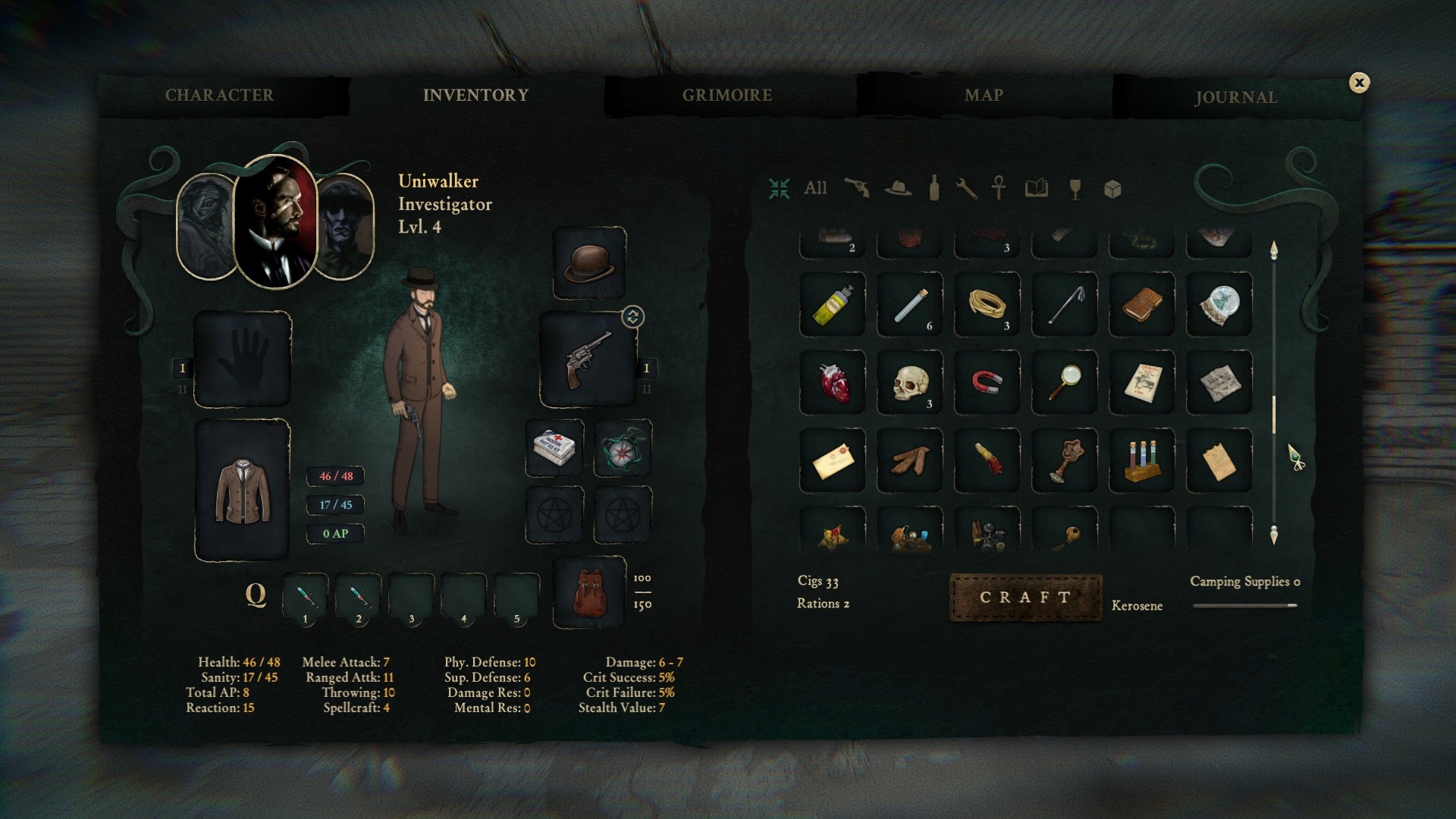This screenshot has height=819, width=1456.
Task: Open the Grimoire tab
Action: pyautogui.click(x=726, y=96)
